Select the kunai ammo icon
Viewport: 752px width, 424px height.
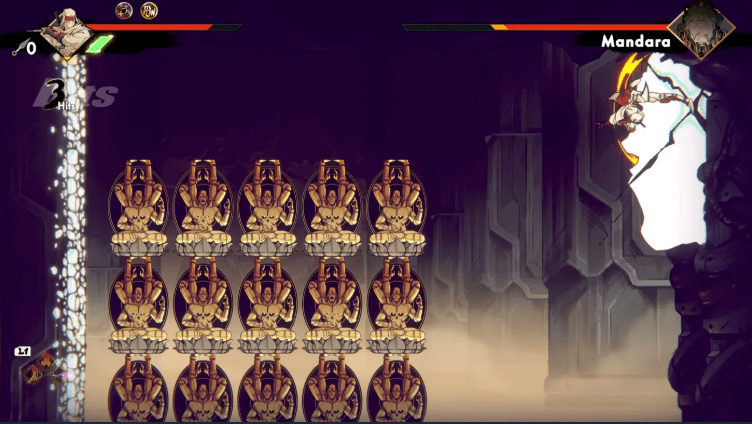pos(18,47)
